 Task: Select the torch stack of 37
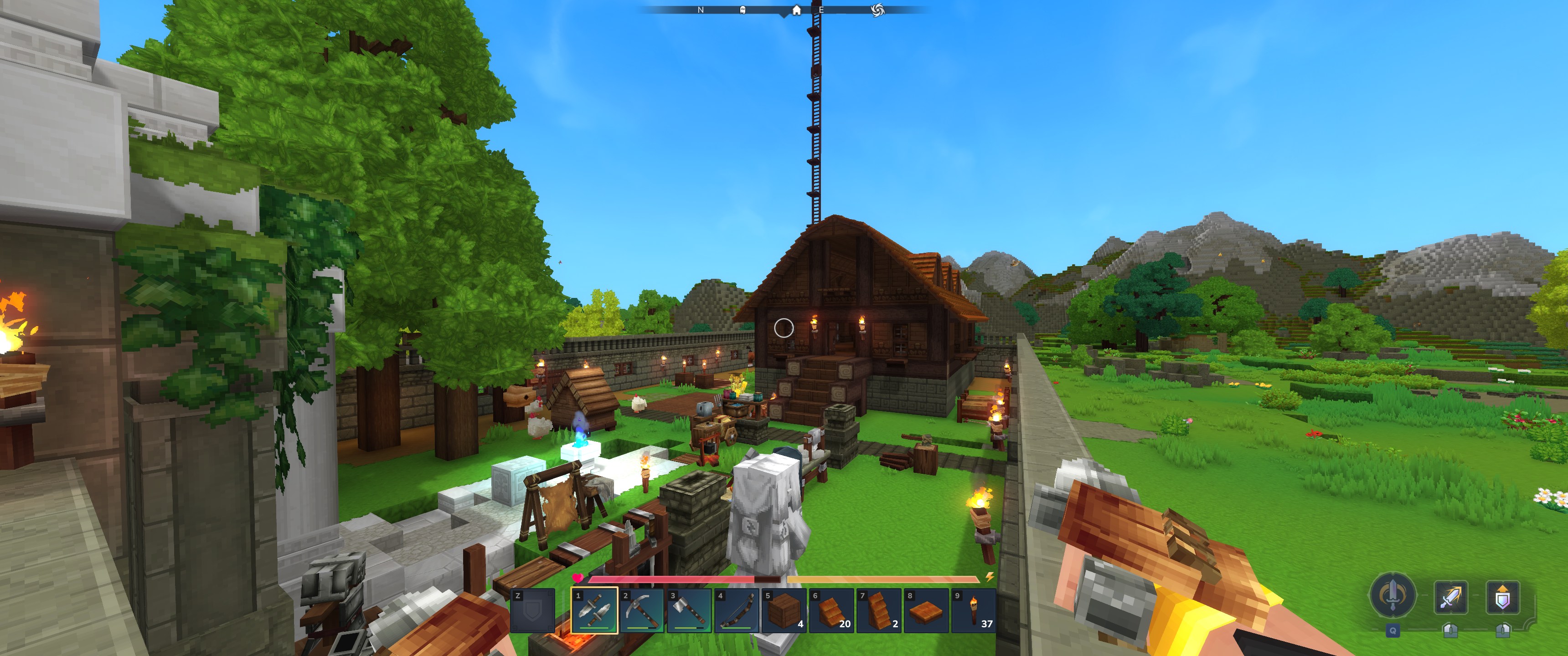(974, 610)
